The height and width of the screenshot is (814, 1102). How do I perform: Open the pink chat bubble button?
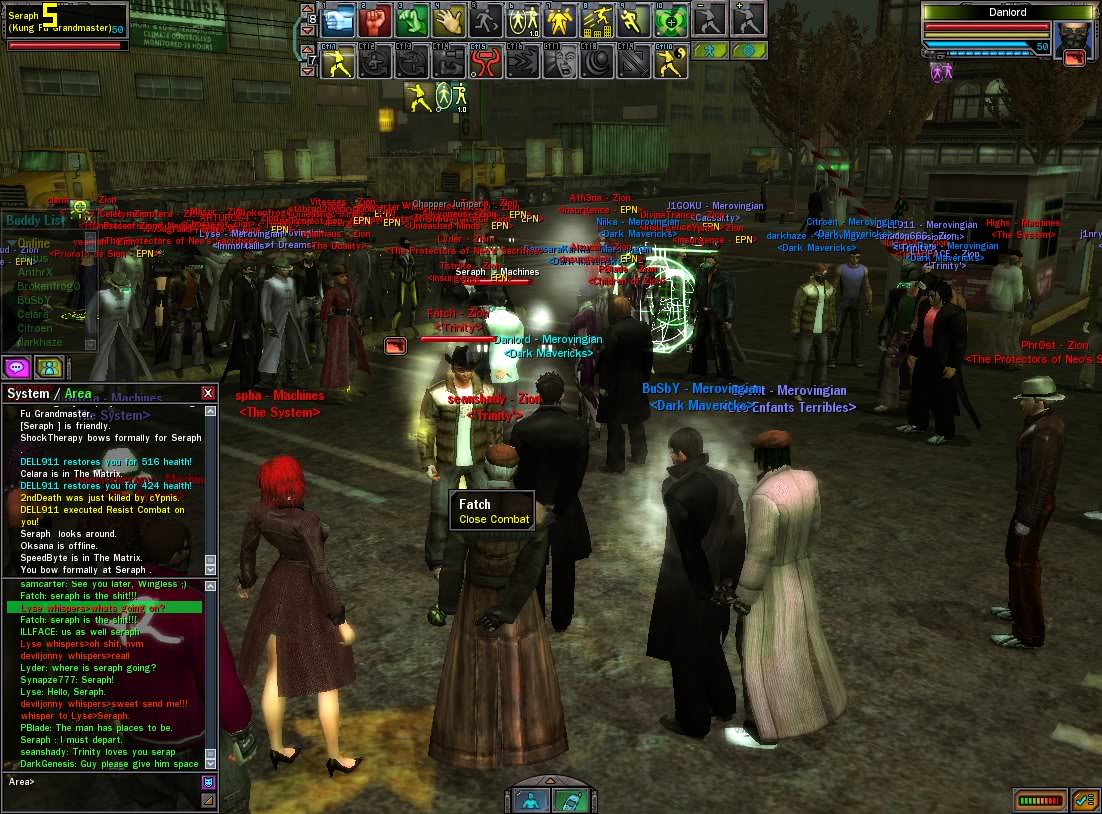(x=15, y=367)
